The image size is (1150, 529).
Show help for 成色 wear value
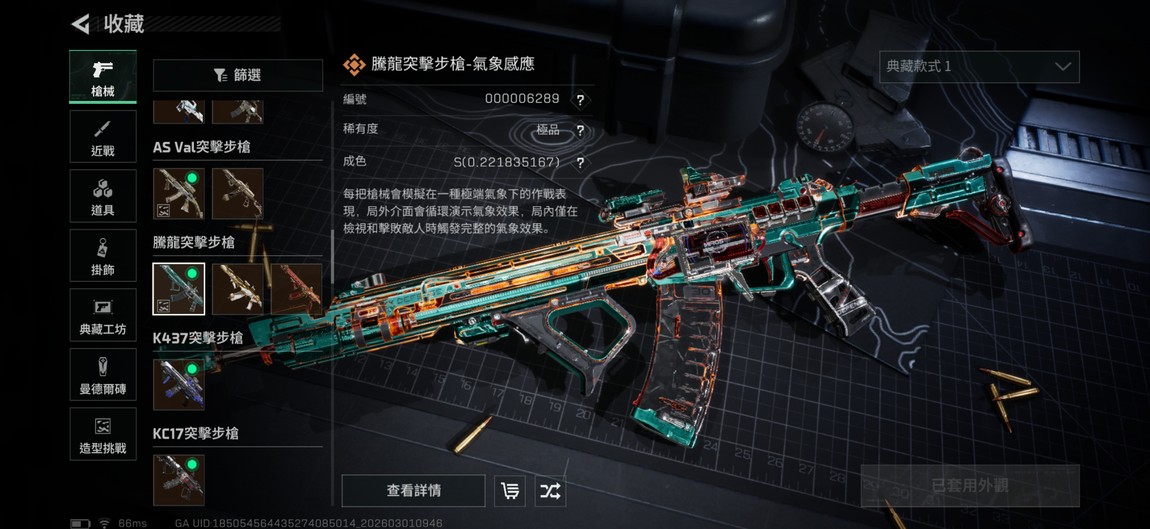coord(580,163)
